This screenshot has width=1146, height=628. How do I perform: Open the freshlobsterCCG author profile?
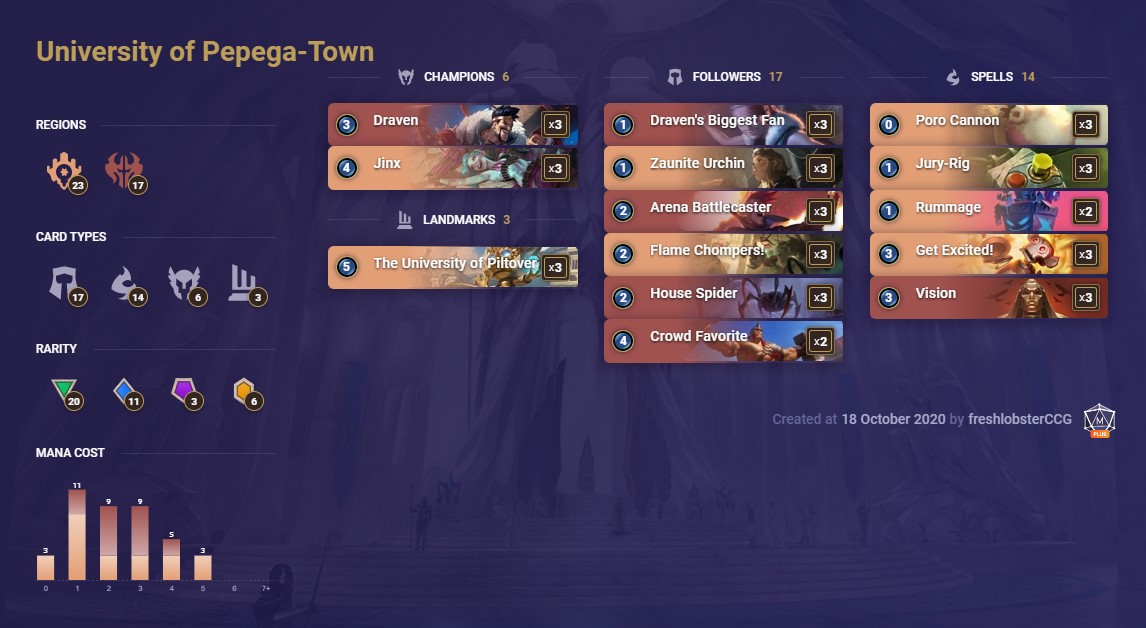point(1020,419)
